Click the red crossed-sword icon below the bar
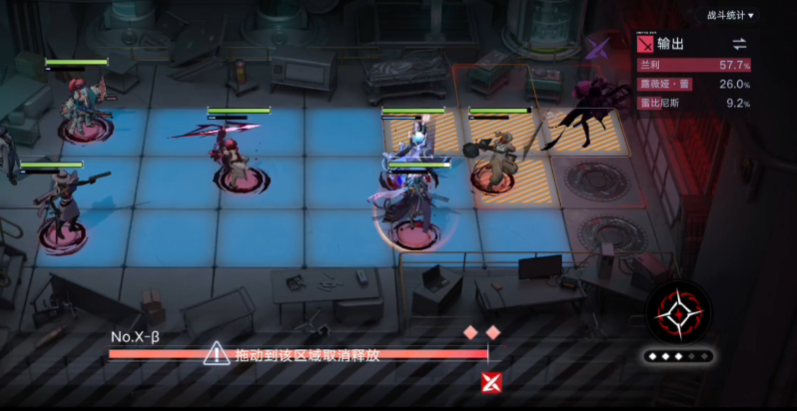Viewport: 797px width, 411px height. (x=490, y=381)
